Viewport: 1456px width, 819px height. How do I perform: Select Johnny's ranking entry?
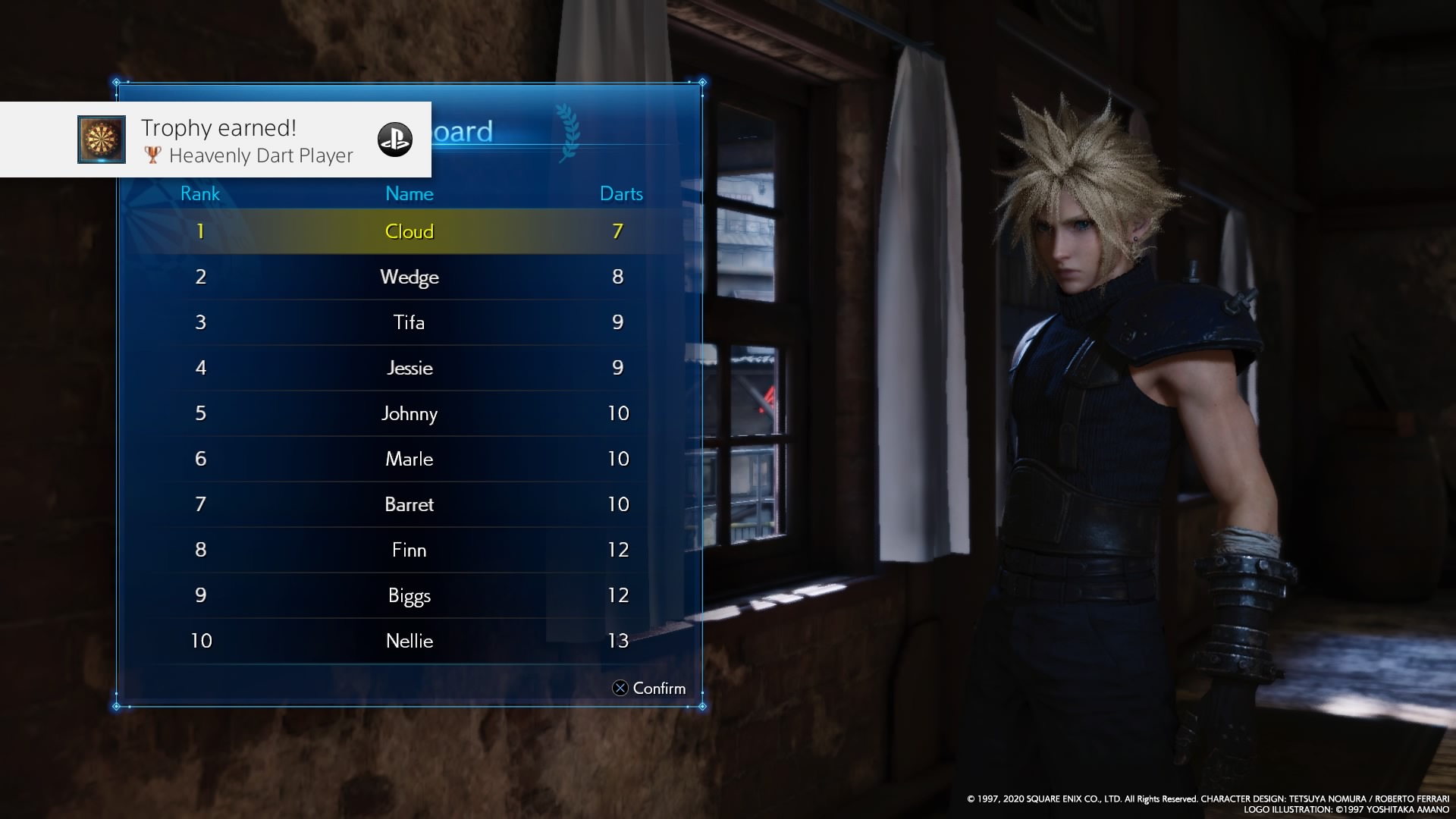409,413
